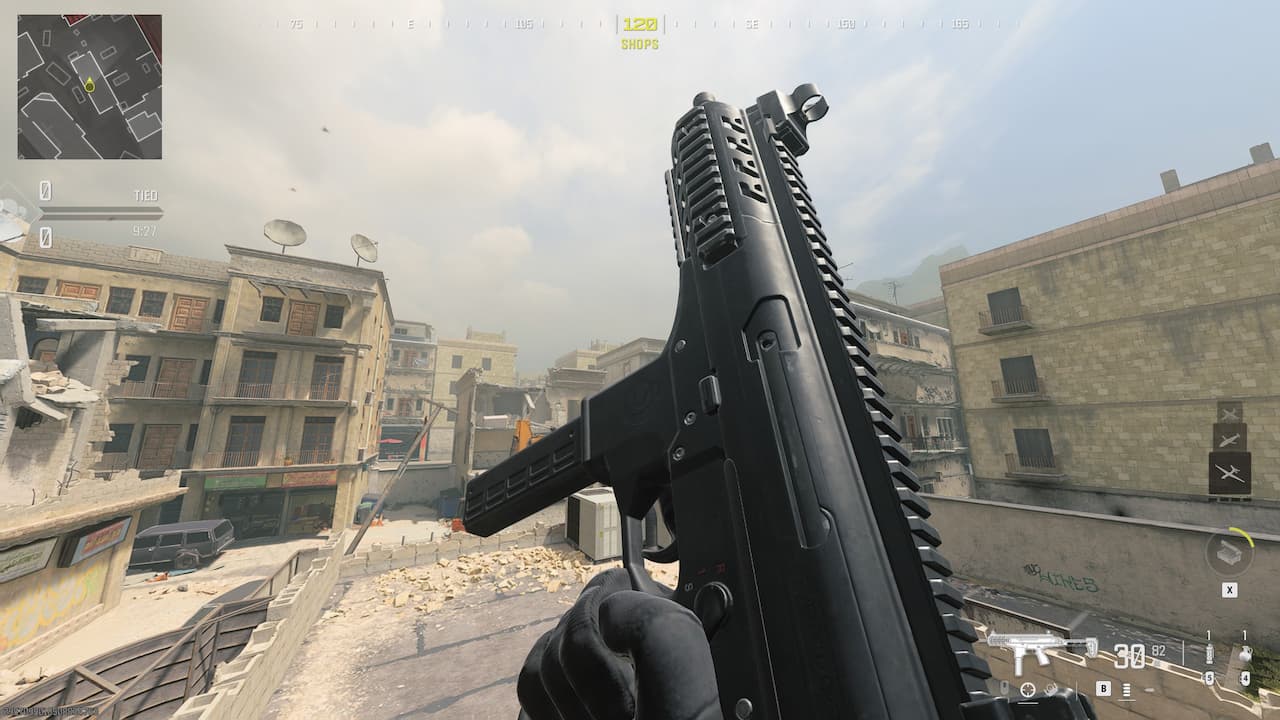The image size is (1280, 720).
Task: Select the top killstreak icon
Action: (1229, 412)
